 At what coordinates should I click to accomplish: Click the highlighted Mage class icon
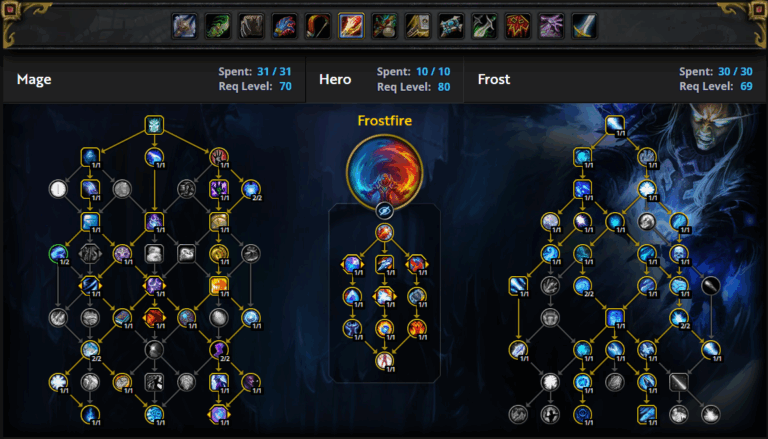(x=351, y=25)
